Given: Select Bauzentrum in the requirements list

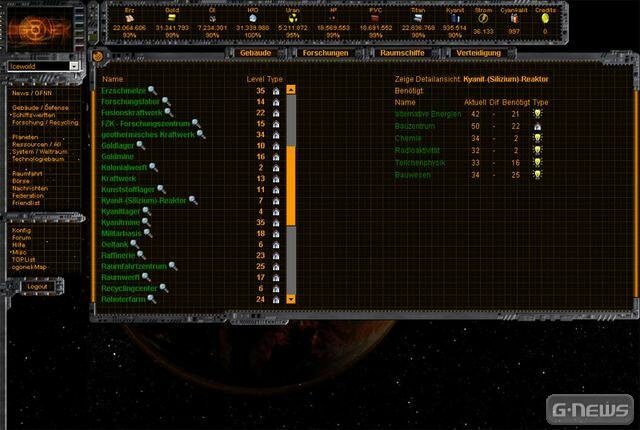Looking at the screenshot, I should 418,125.
